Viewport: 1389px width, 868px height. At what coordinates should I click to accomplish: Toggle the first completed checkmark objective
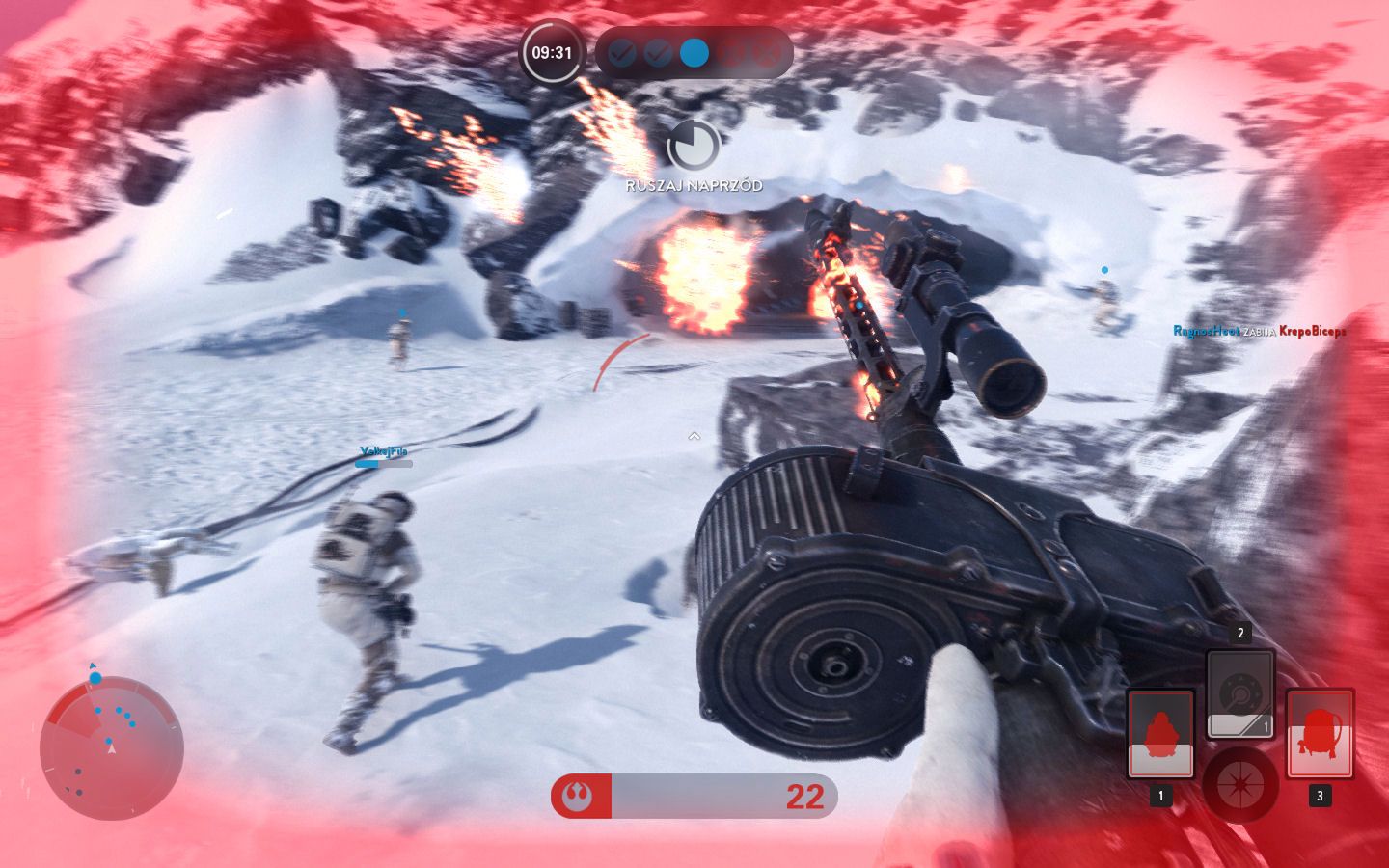622,53
